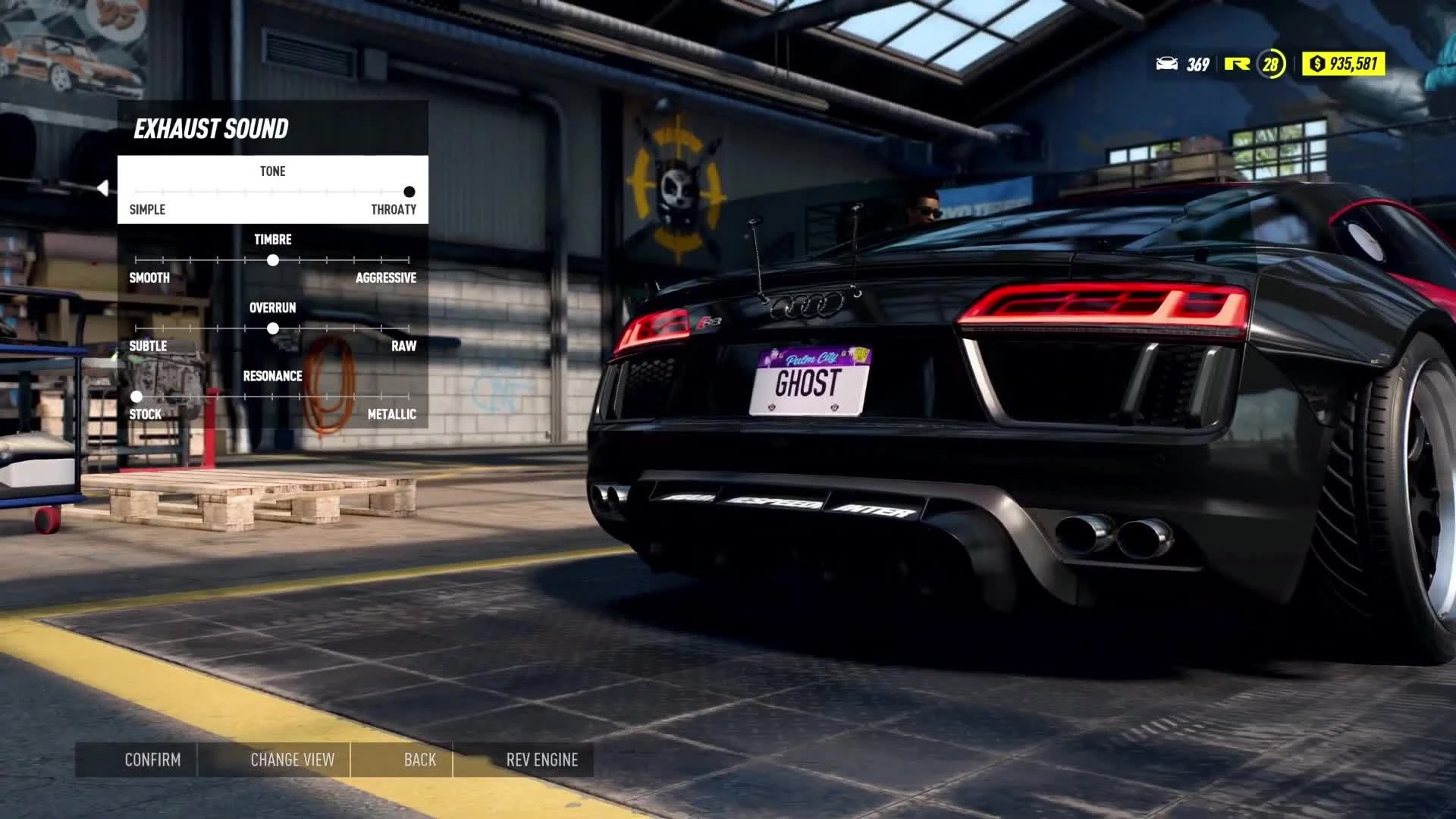This screenshot has height=819, width=1456.
Task: Select SMOOTH on the Timbre scale
Action: coord(149,278)
